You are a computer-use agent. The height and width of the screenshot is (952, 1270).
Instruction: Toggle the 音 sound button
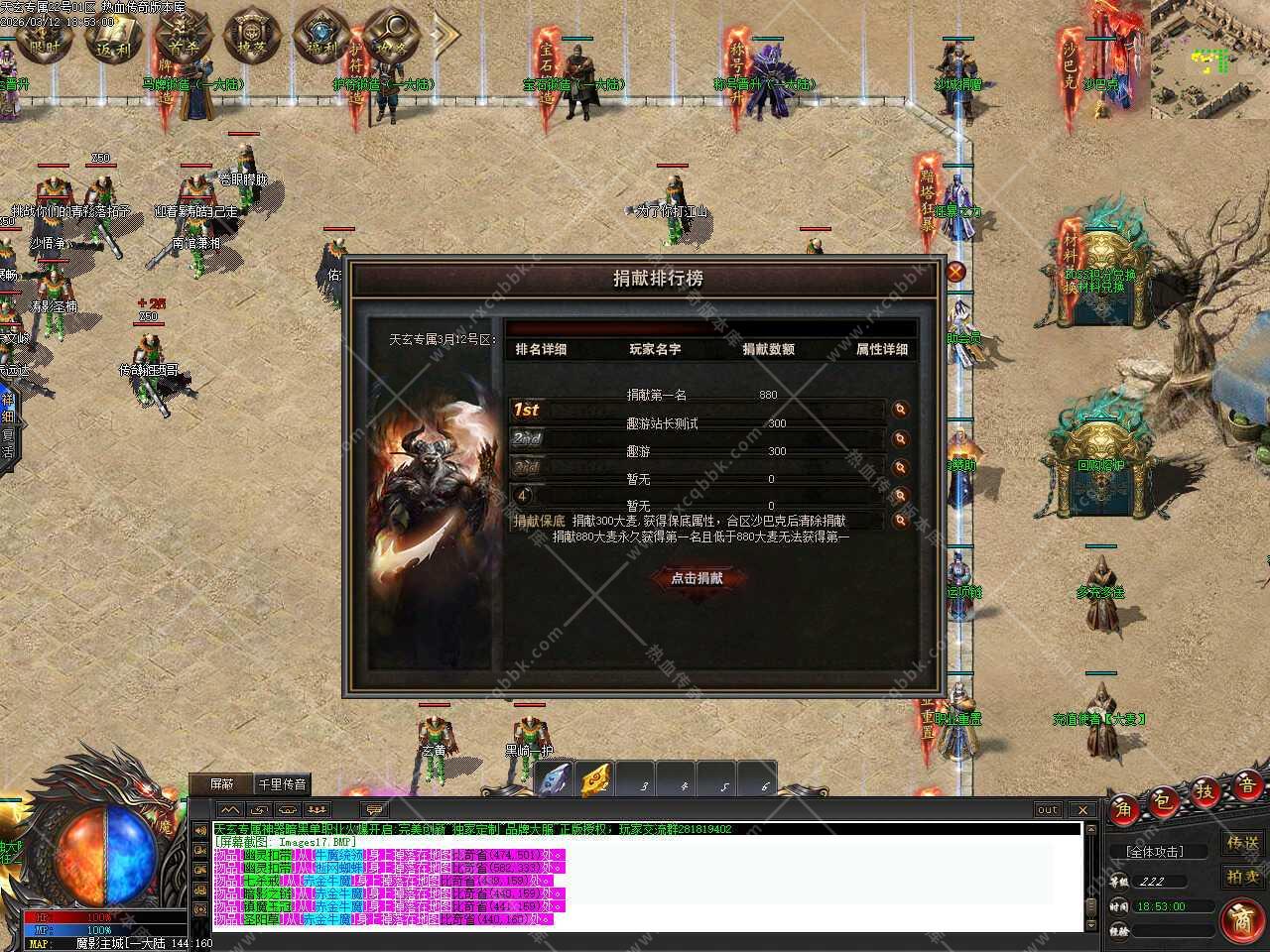pos(1244,782)
